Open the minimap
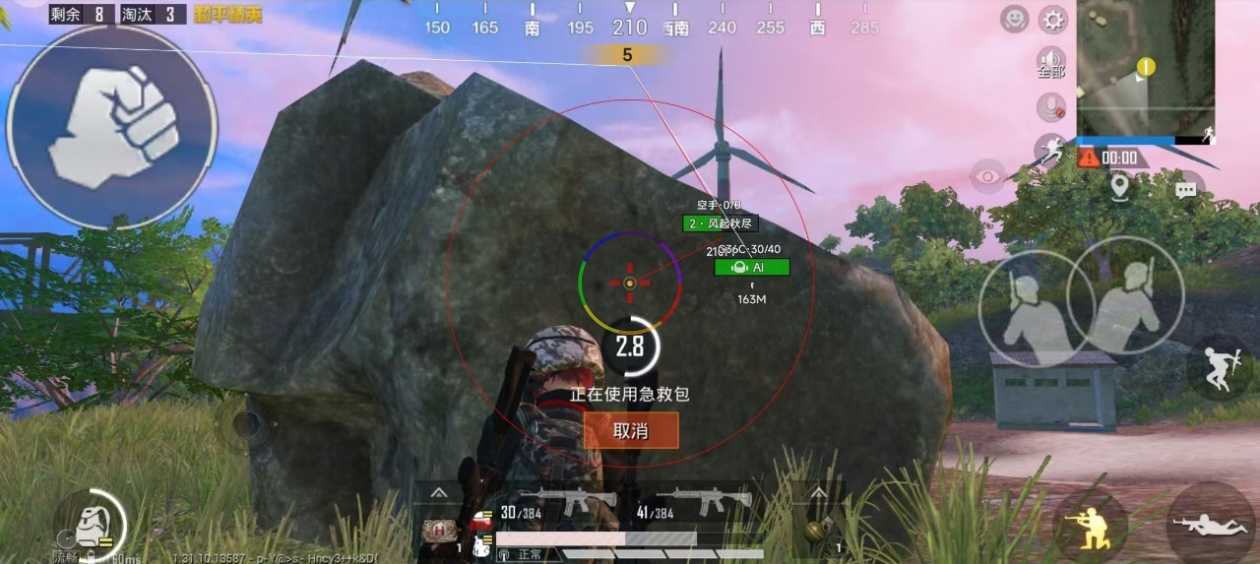 point(1145,66)
